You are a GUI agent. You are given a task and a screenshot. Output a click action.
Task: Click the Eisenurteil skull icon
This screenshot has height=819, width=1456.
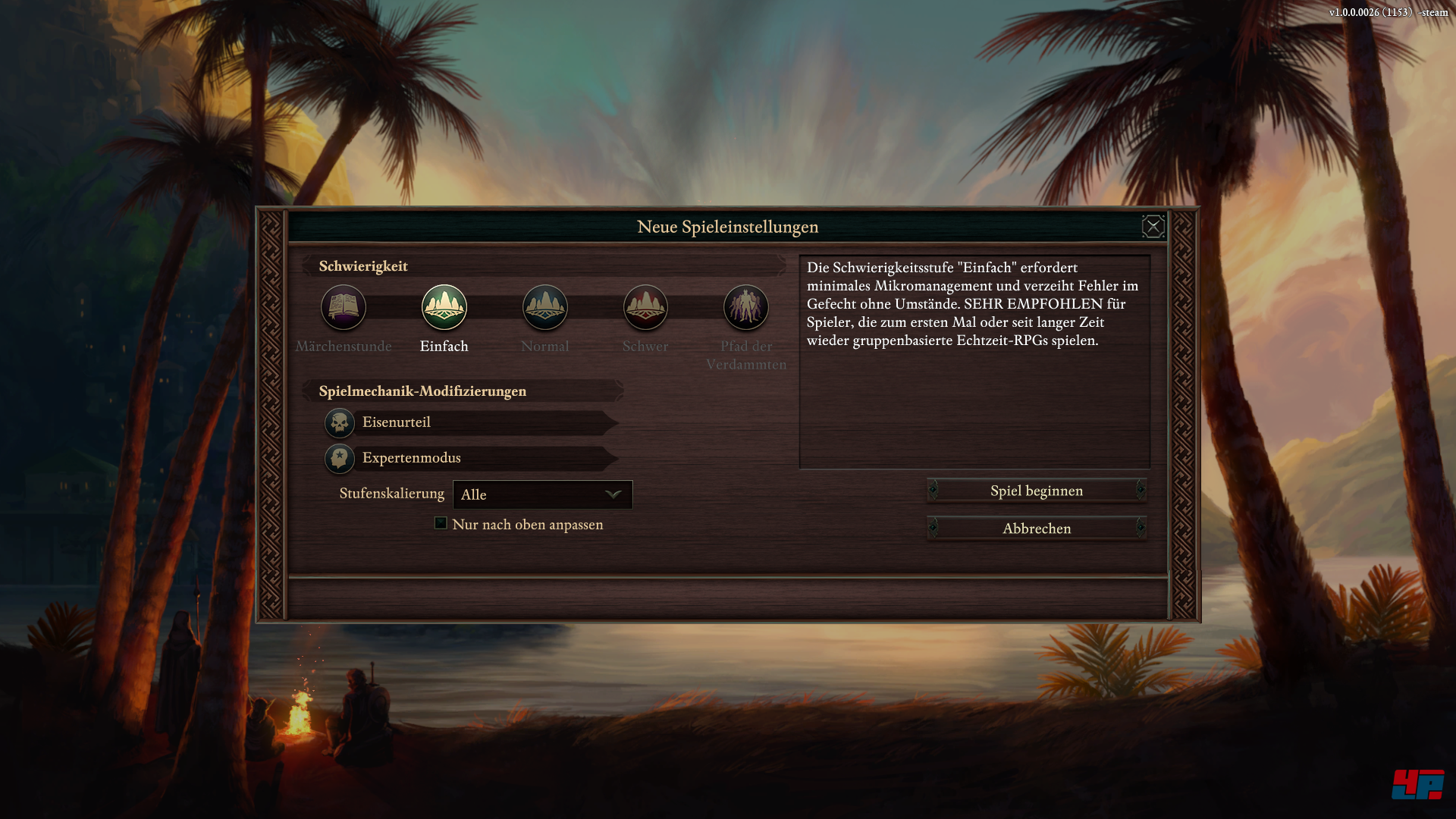coord(339,423)
